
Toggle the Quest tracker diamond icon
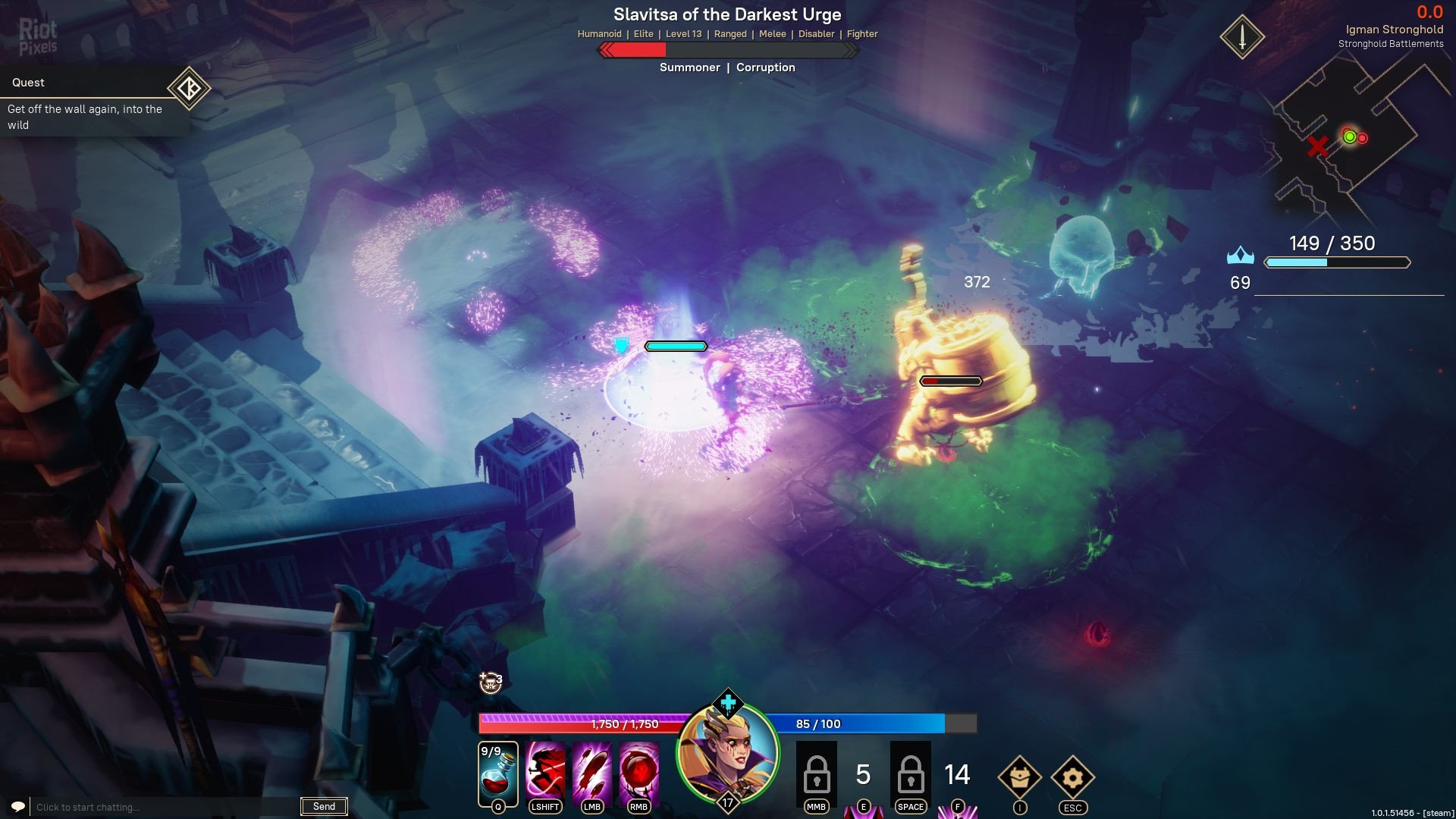[x=189, y=89]
